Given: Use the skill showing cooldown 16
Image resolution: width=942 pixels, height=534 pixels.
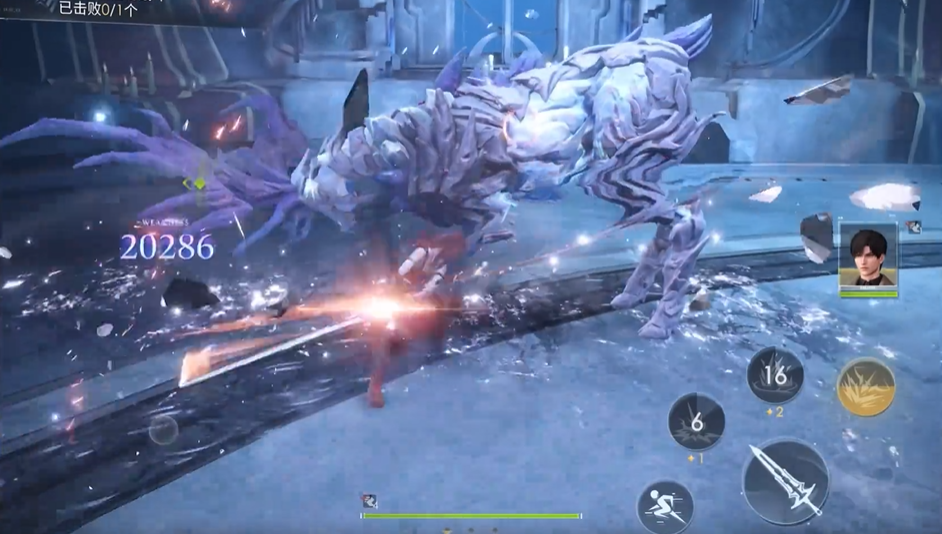Looking at the screenshot, I should click(775, 376).
